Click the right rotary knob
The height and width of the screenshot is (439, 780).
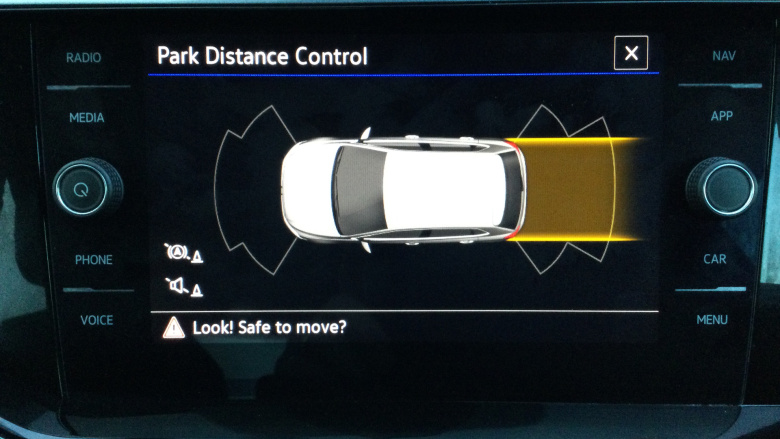pos(720,187)
